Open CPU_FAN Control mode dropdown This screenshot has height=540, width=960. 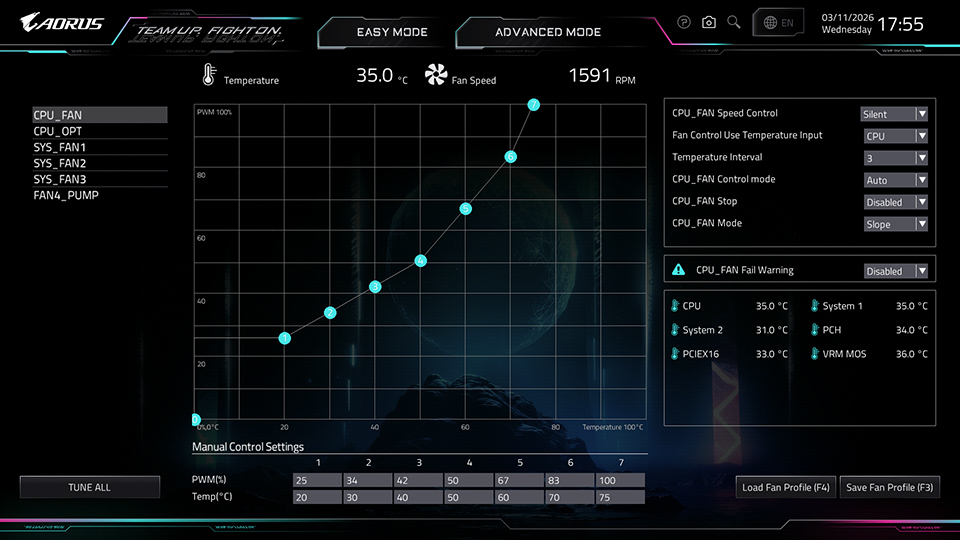(895, 180)
